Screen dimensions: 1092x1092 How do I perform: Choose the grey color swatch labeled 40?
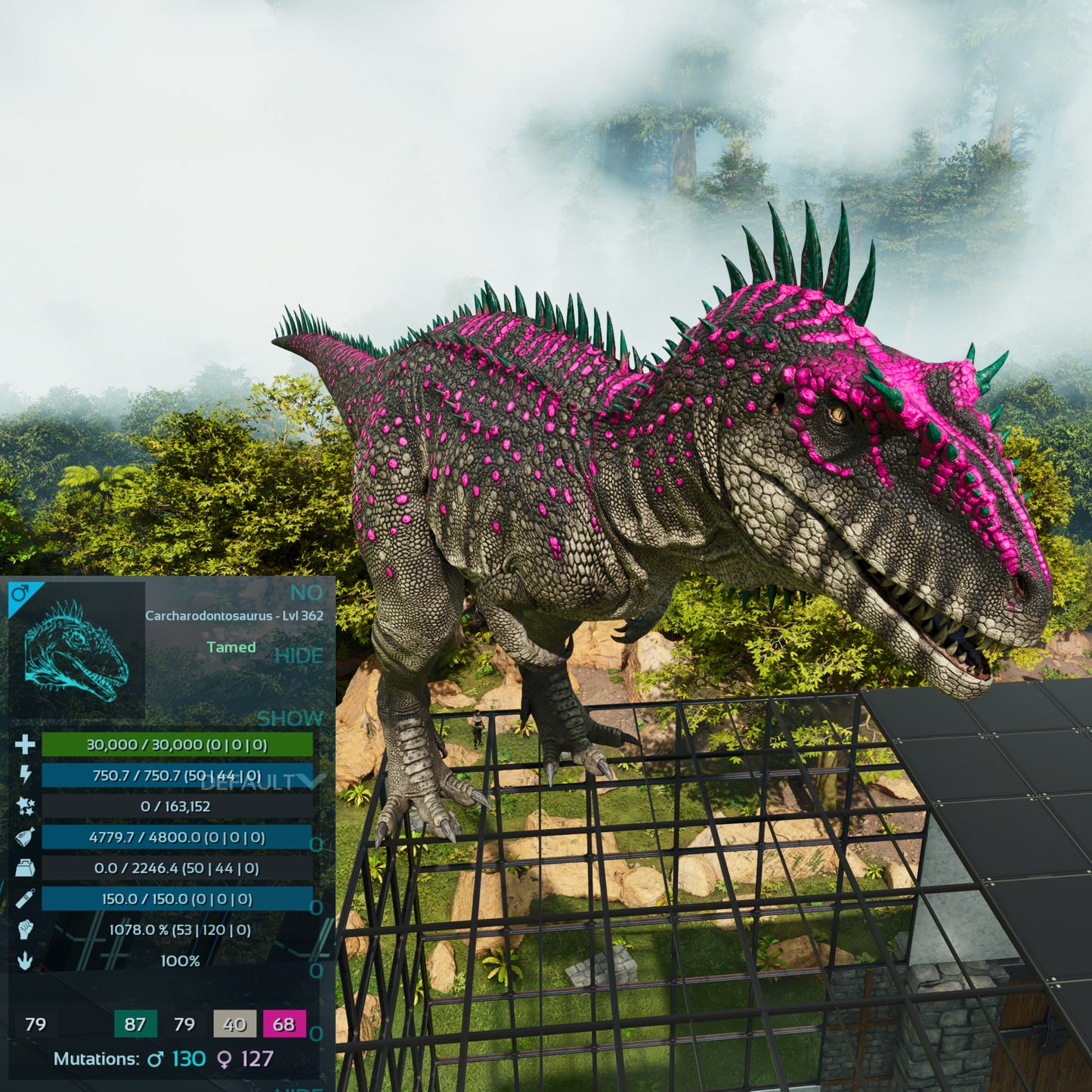234,1024
